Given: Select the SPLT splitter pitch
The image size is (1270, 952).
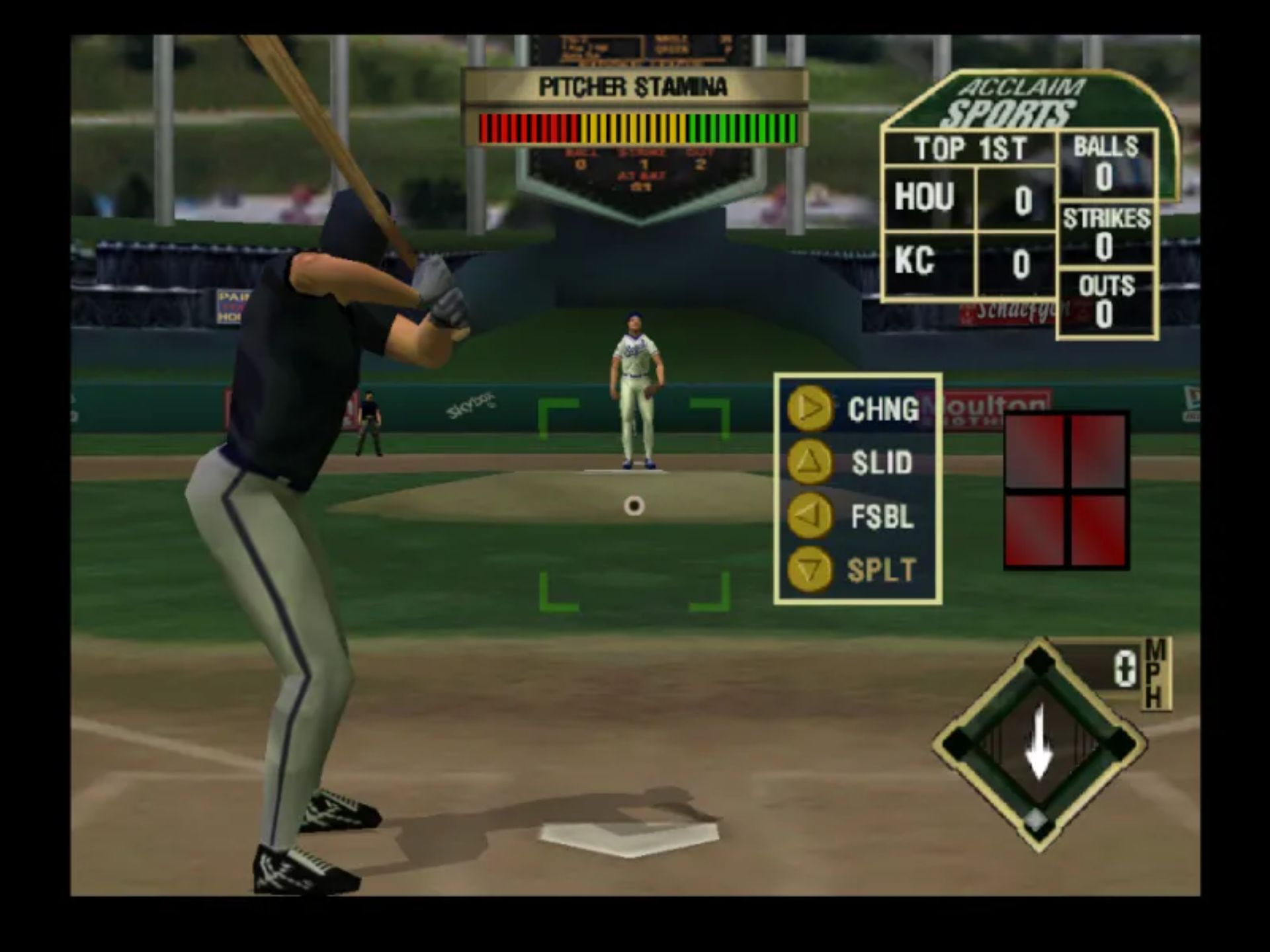Looking at the screenshot, I should coord(857,570).
